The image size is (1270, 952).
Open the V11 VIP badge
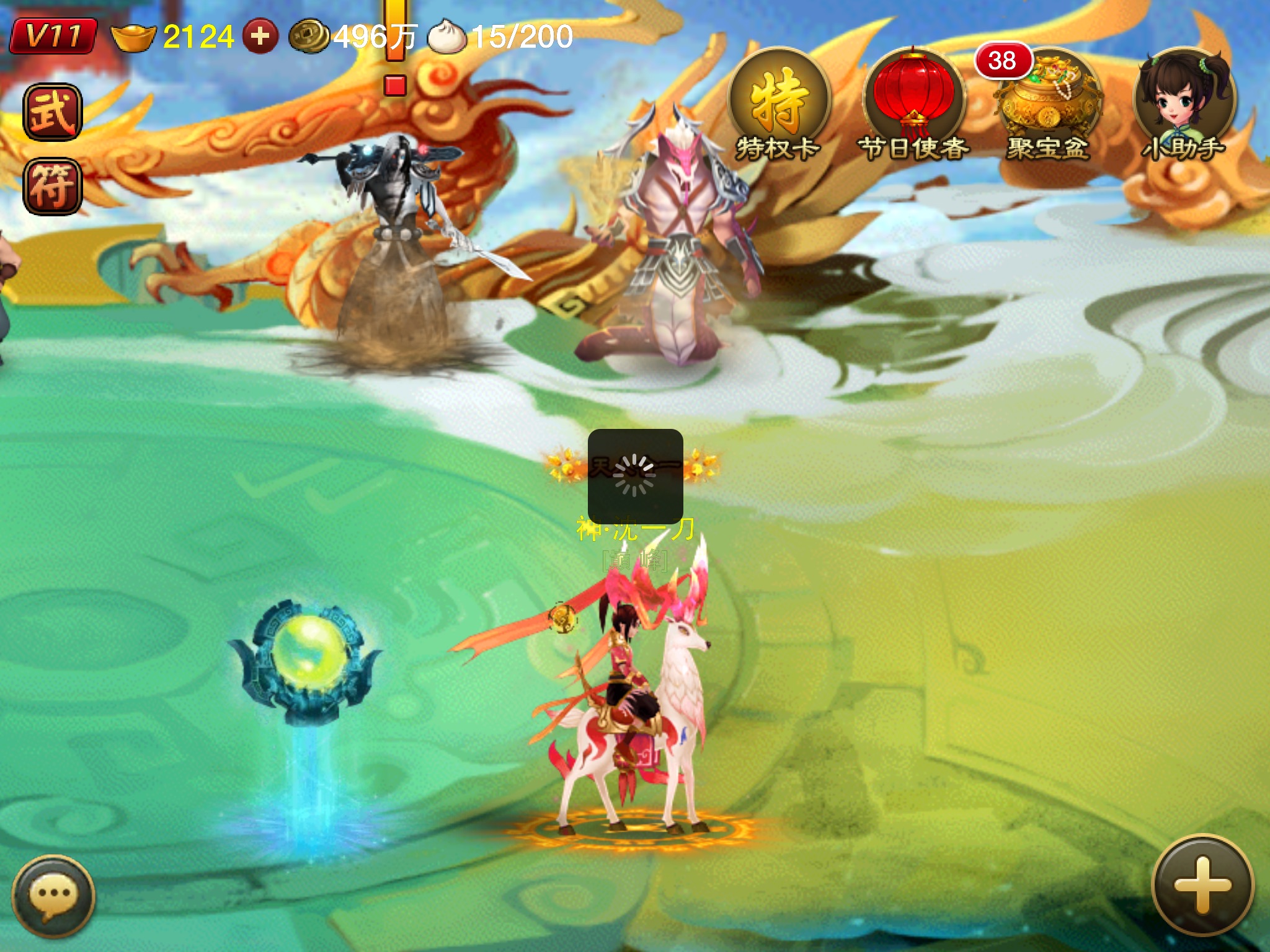53,36
